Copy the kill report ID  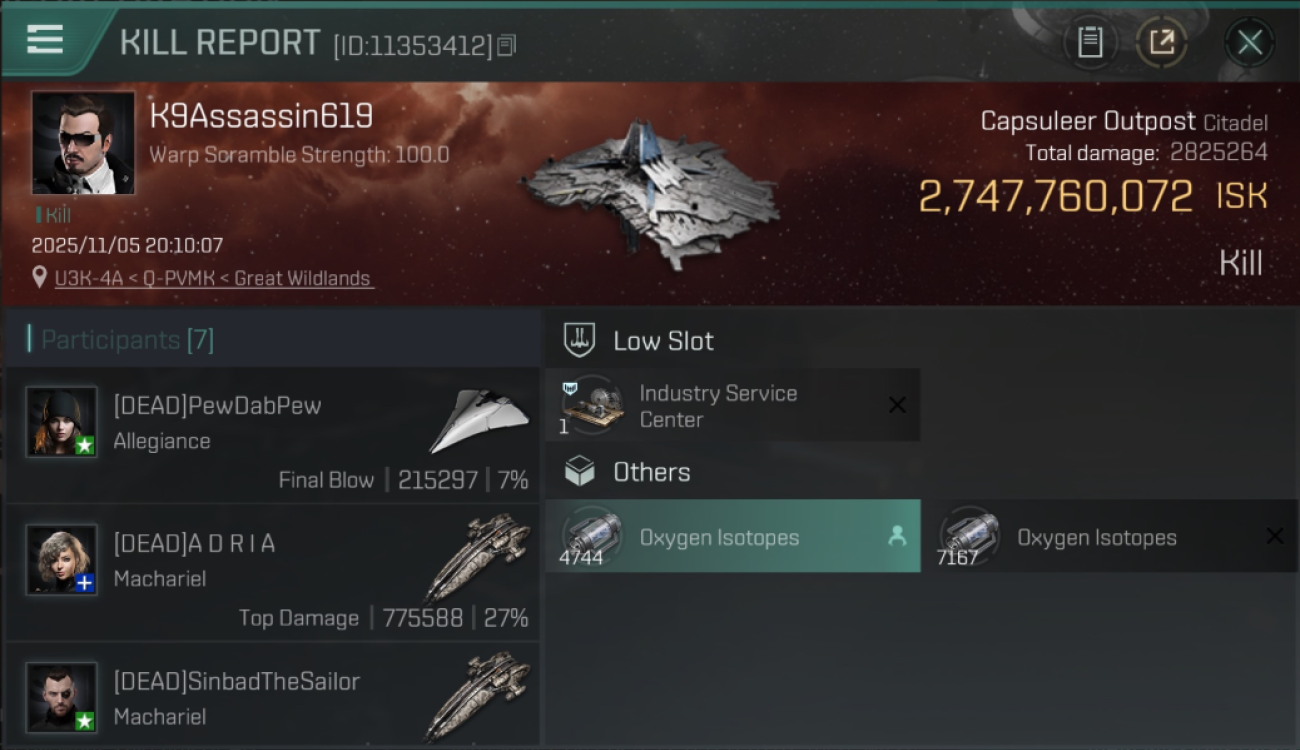click(x=505, y=44)
